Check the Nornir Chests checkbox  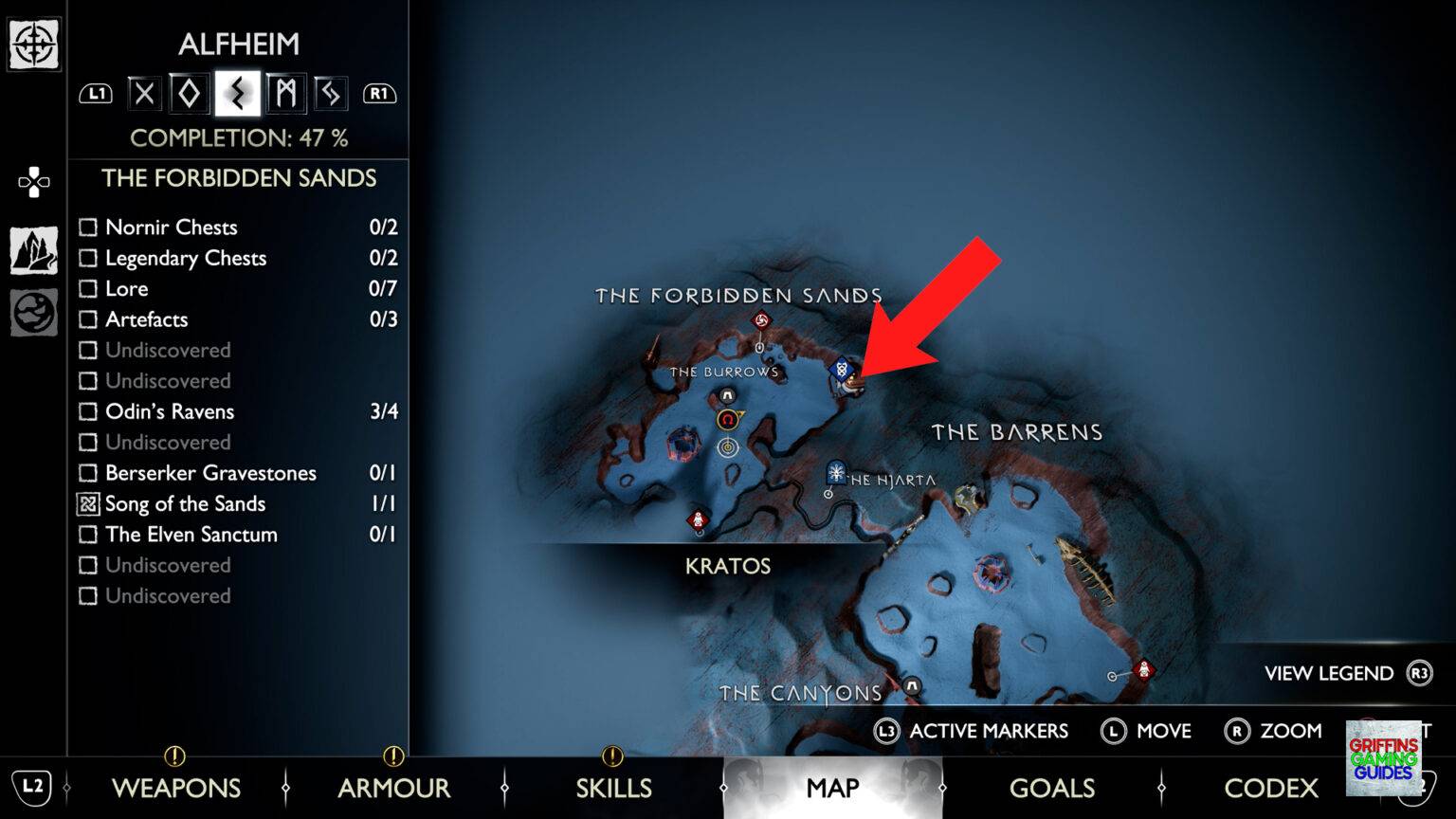pyautogui.click(x=89, y=227)
